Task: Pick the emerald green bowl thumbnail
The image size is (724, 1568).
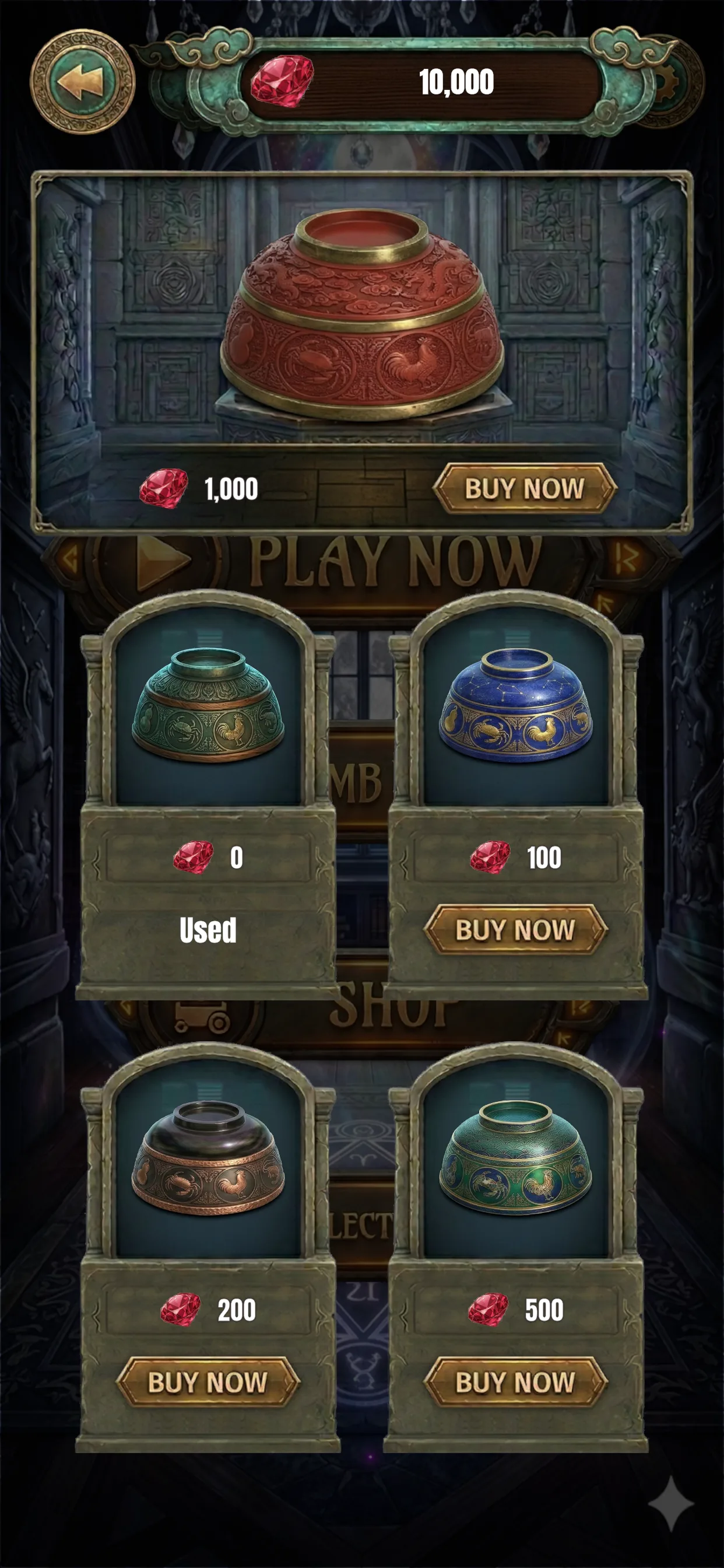Action: (515, 1157)
